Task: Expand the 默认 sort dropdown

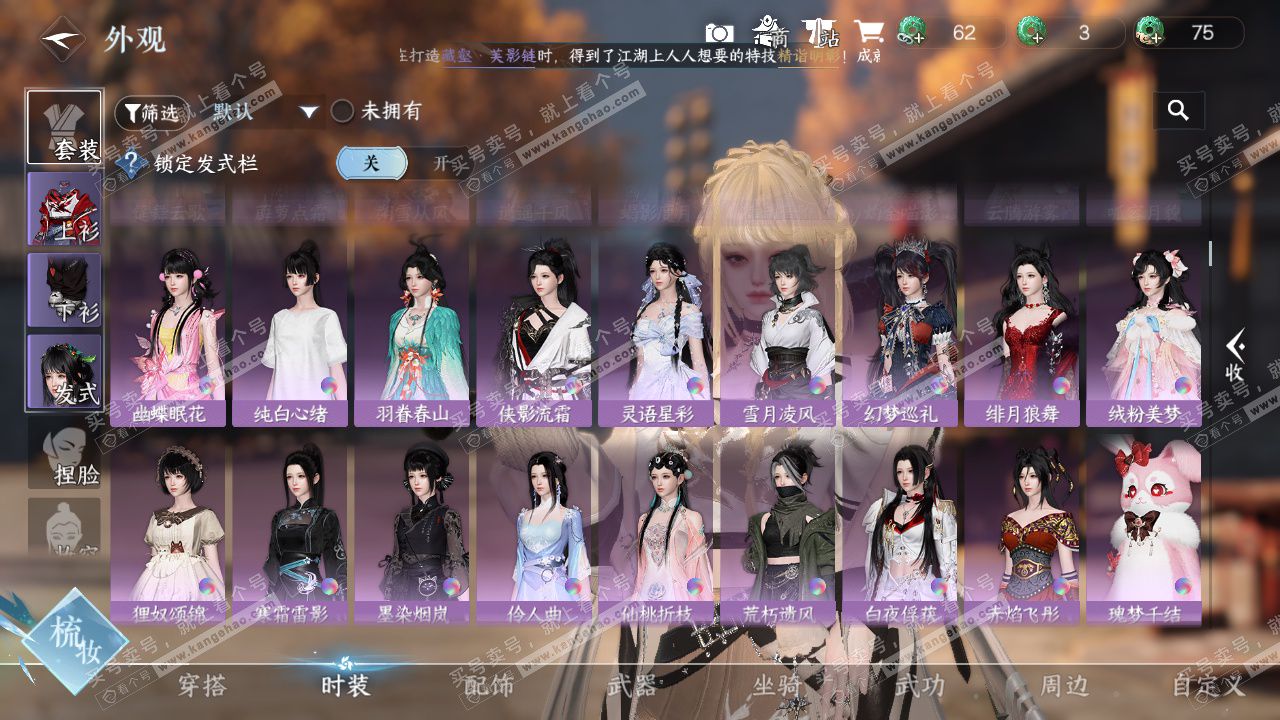Action: click(x=309, y=112)
